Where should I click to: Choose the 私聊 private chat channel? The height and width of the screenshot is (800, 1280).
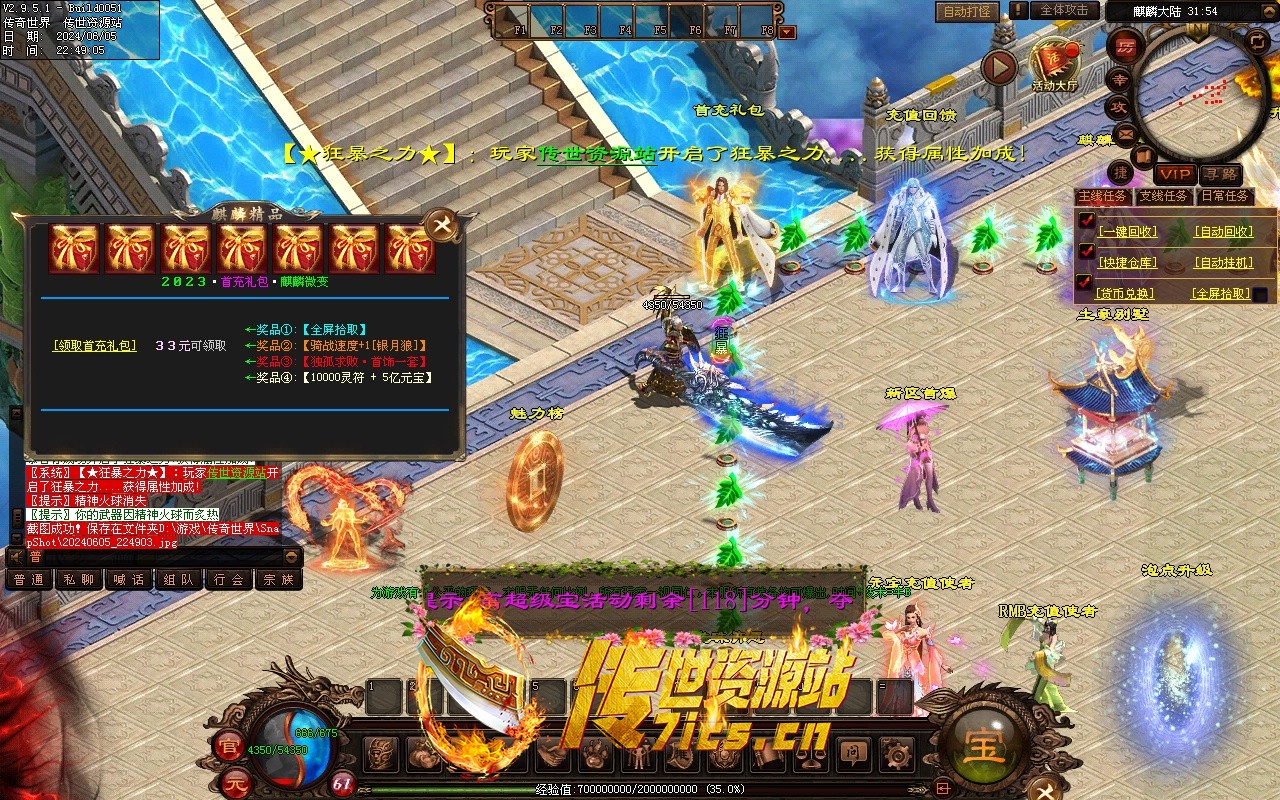click(x=79, y=579)
